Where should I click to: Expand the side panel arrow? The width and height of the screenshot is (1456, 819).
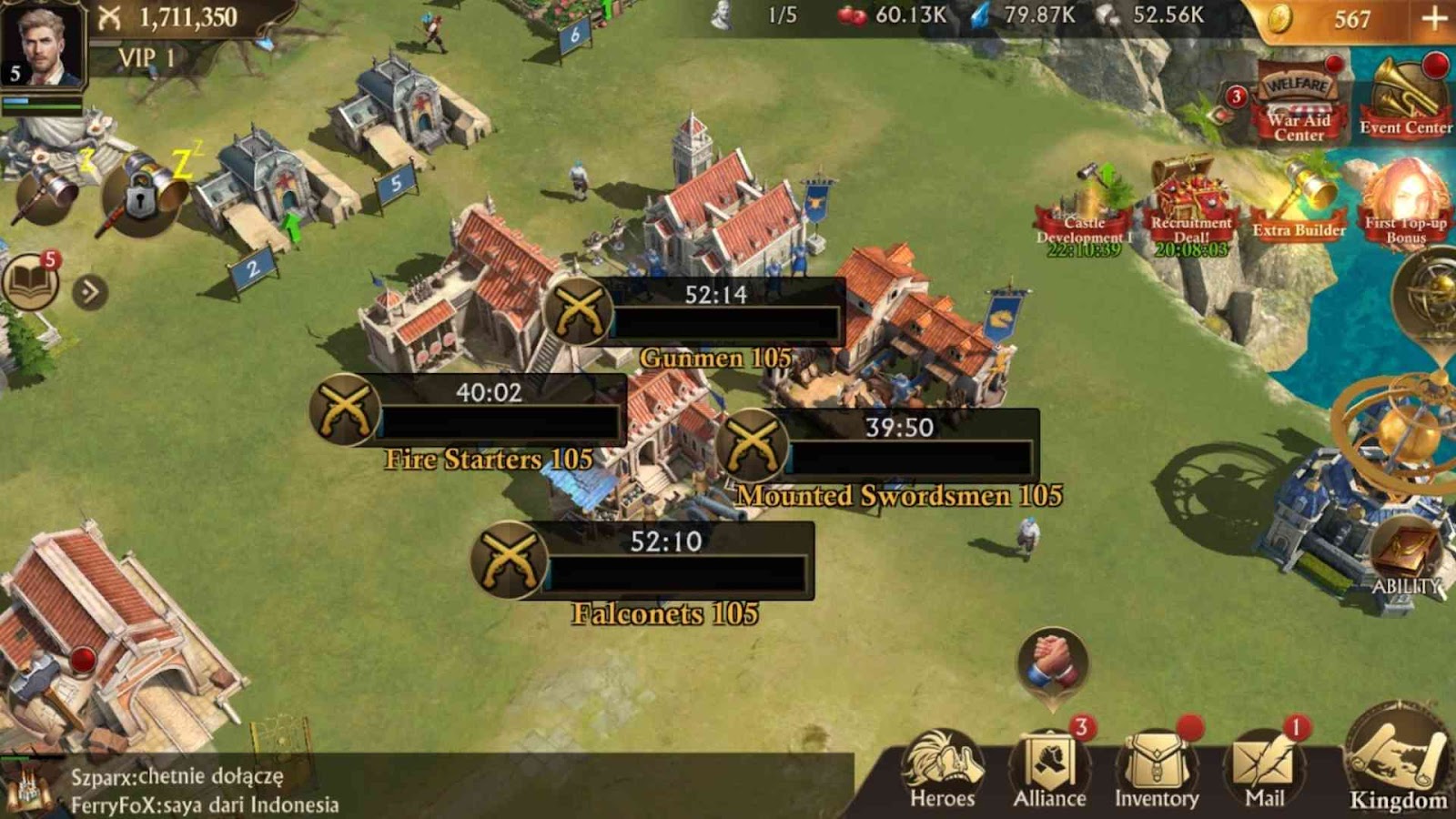point(89,292)
